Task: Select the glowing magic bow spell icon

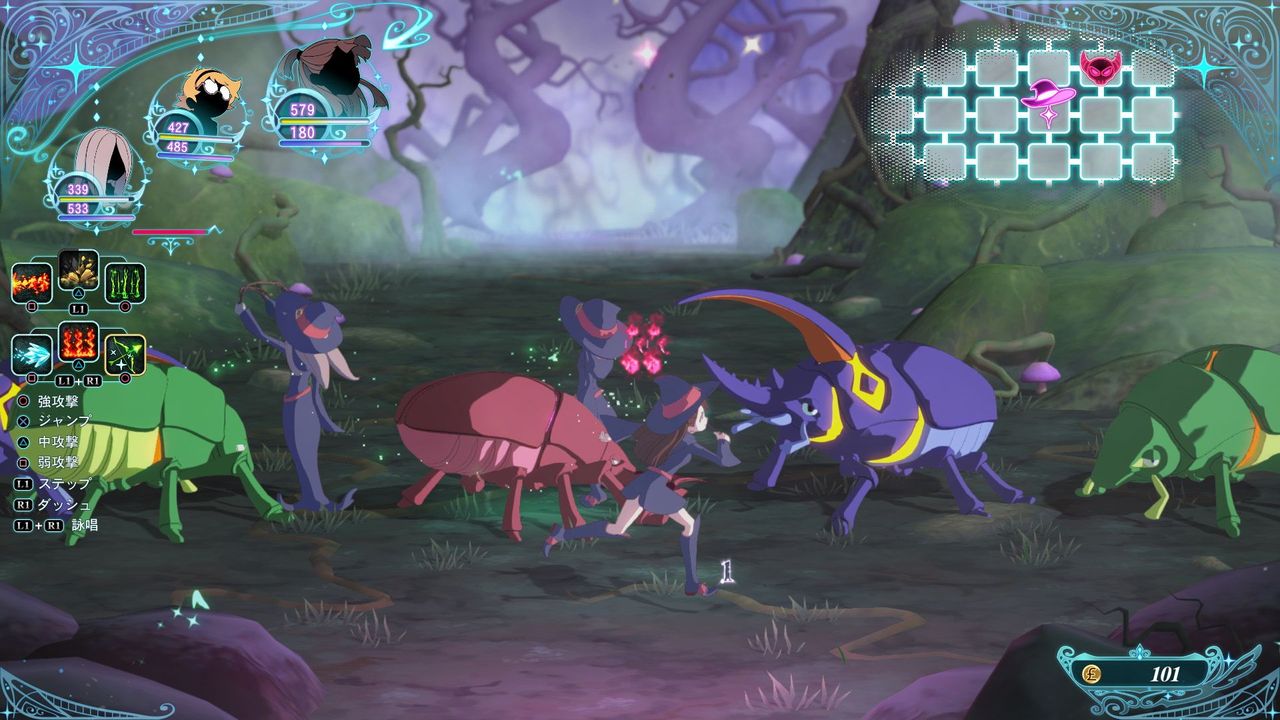Action: pyautogui.click(x=125, y=353)
